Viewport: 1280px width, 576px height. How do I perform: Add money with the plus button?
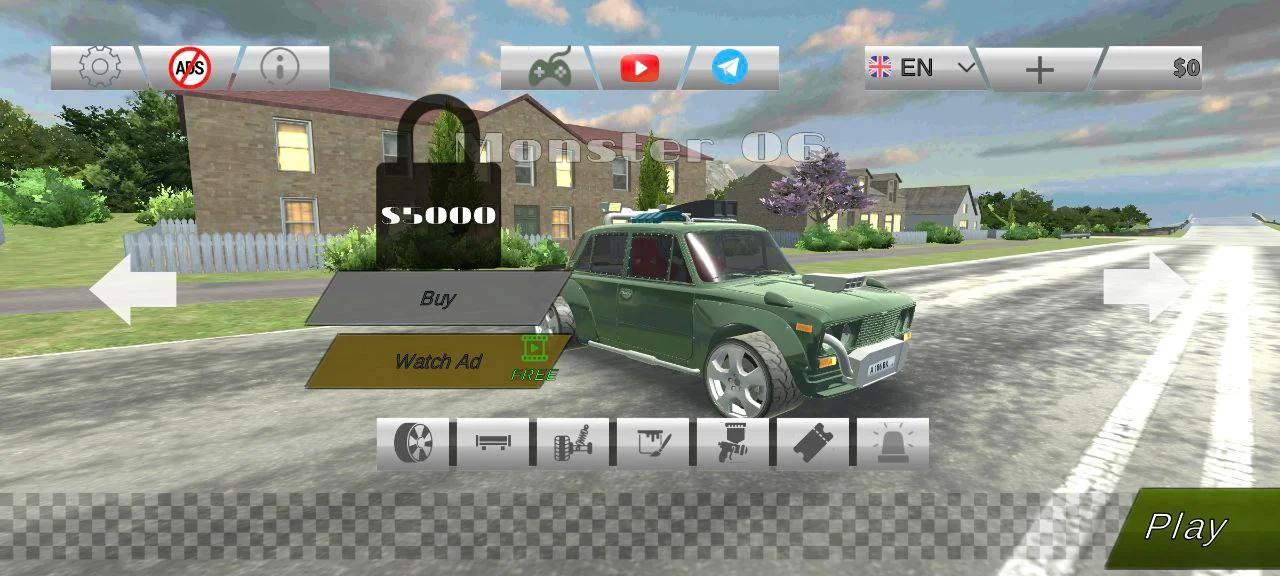click(1039, 69)
